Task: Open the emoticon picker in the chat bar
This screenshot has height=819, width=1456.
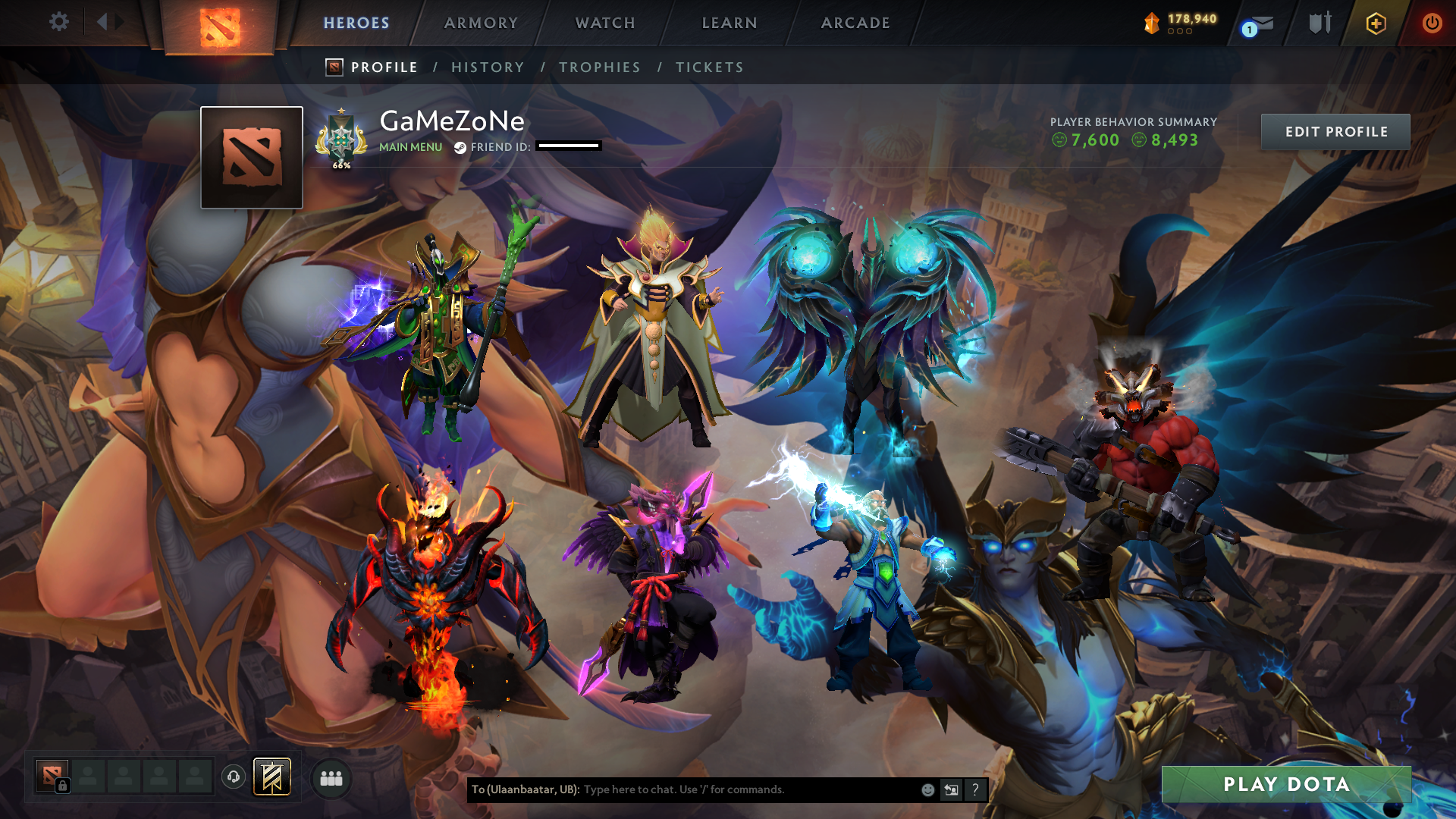Action: click(927, 789)
